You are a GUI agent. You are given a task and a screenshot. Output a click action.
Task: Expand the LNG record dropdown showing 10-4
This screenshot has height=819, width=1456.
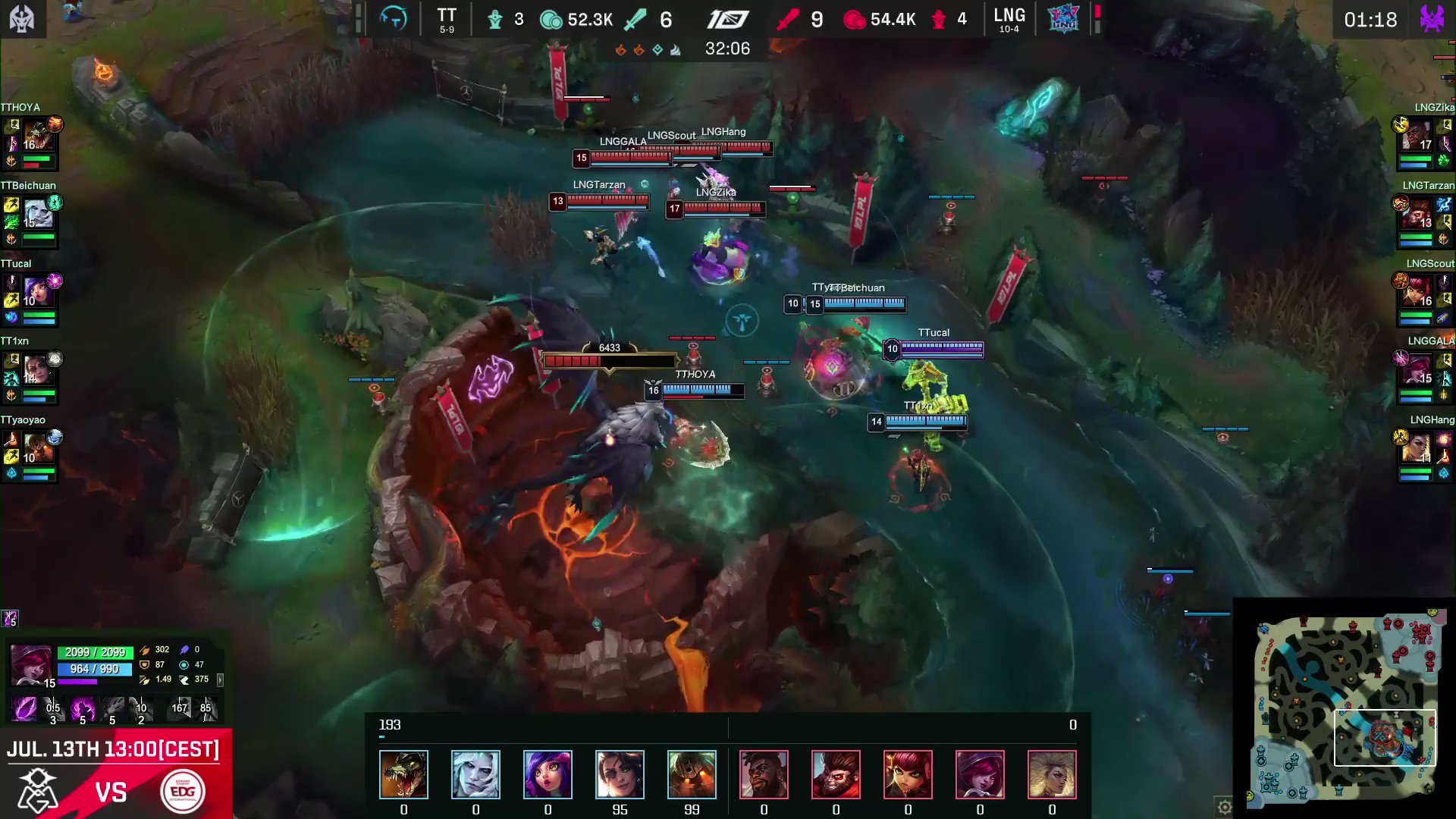1009,30
